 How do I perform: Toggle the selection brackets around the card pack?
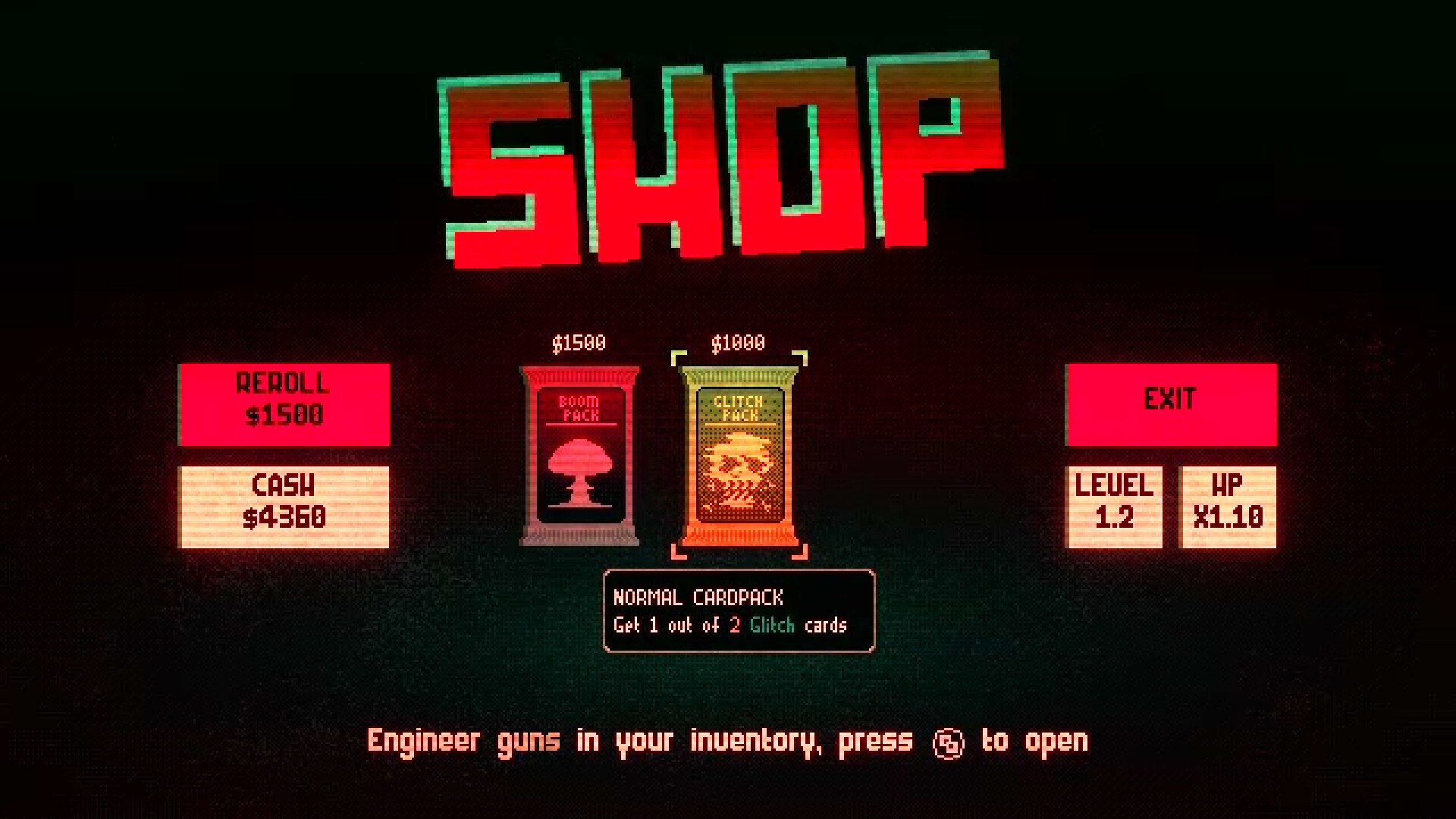click(739, 451)
